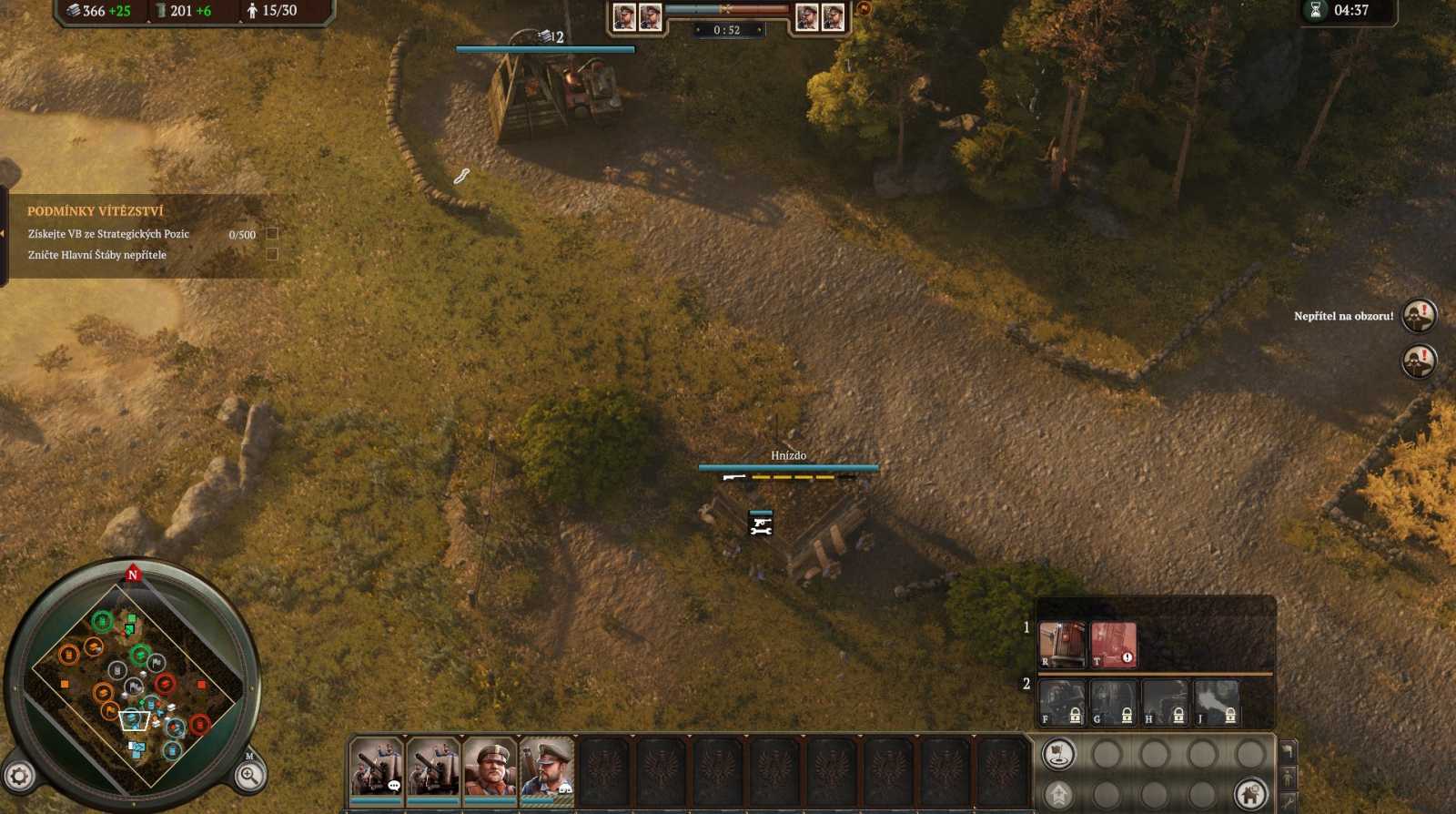Toggle the locked F unit slot
The image size is (1456, 814).
[x=1063, y=703]
